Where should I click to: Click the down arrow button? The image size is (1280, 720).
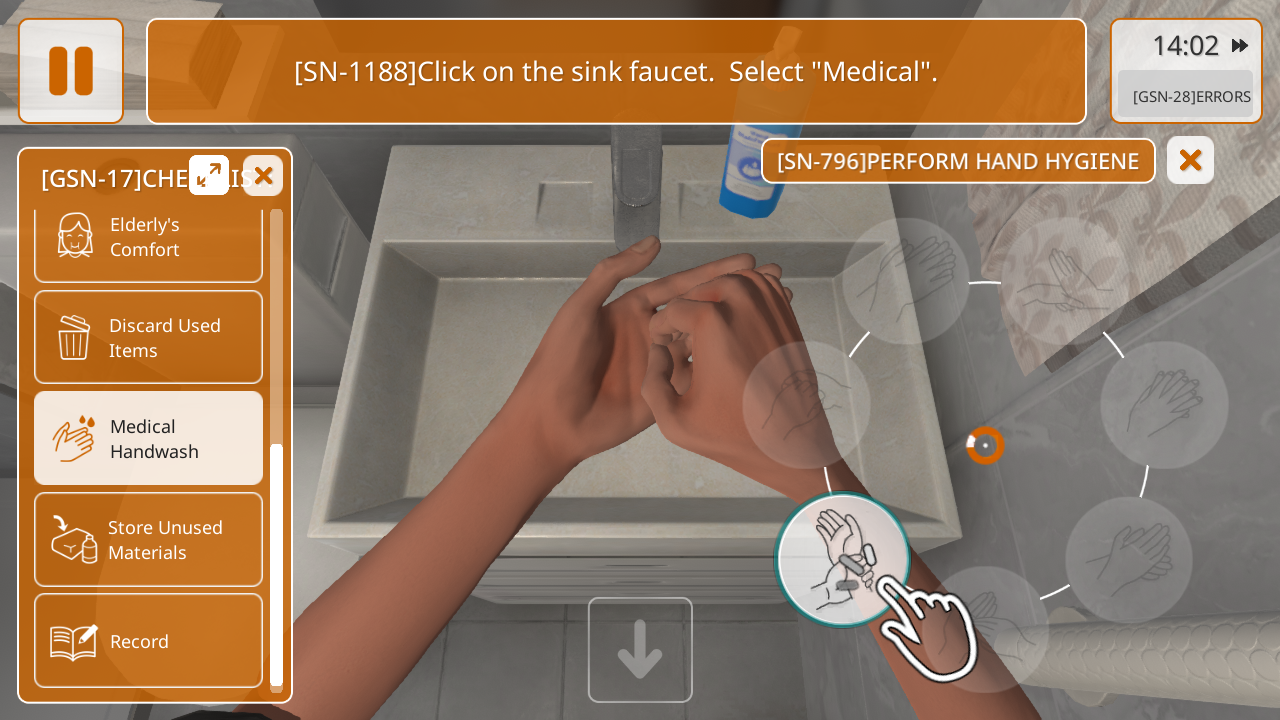(640, 650)
